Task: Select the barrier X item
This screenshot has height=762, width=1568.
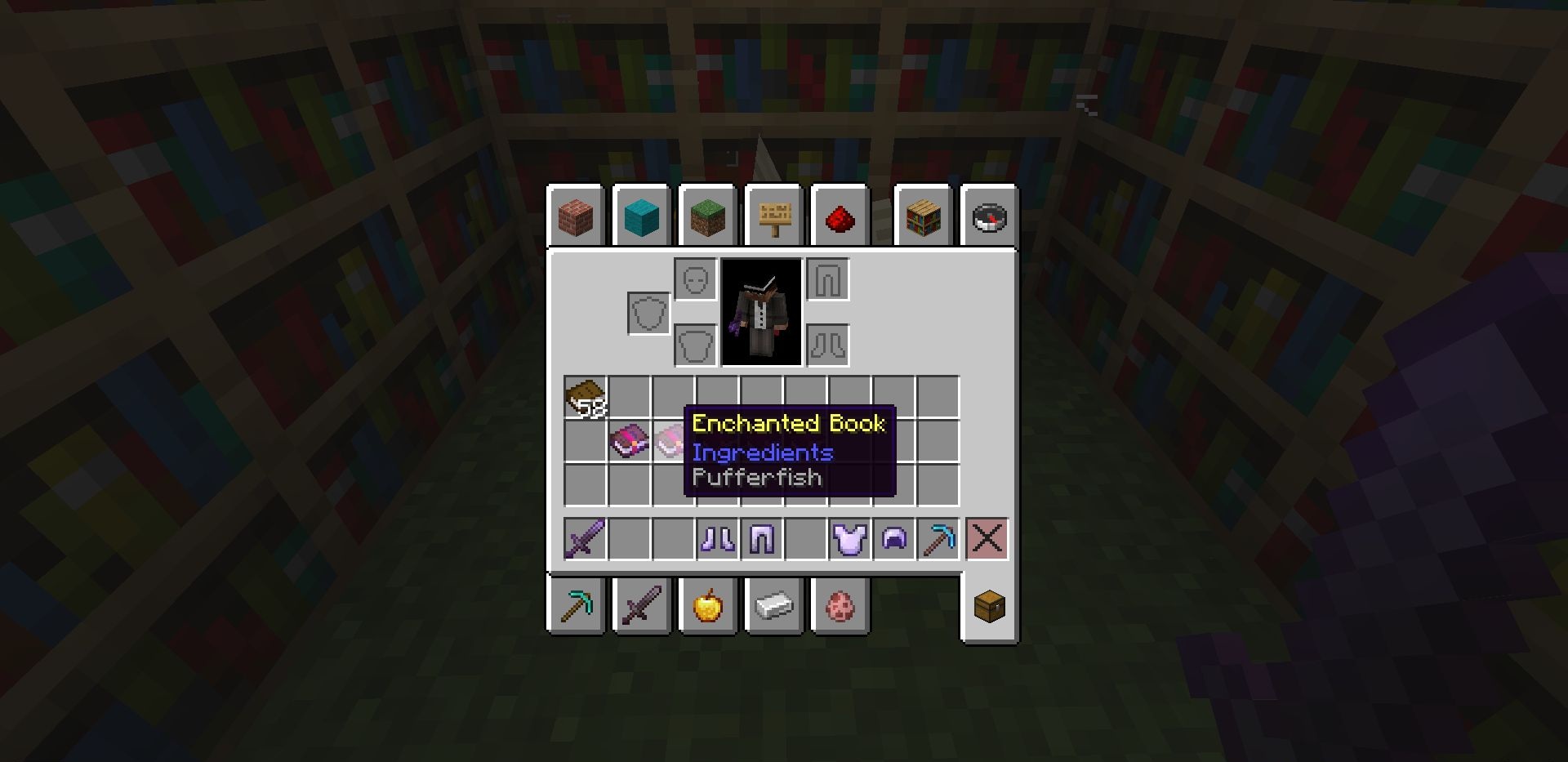Action: pos(987,537)
